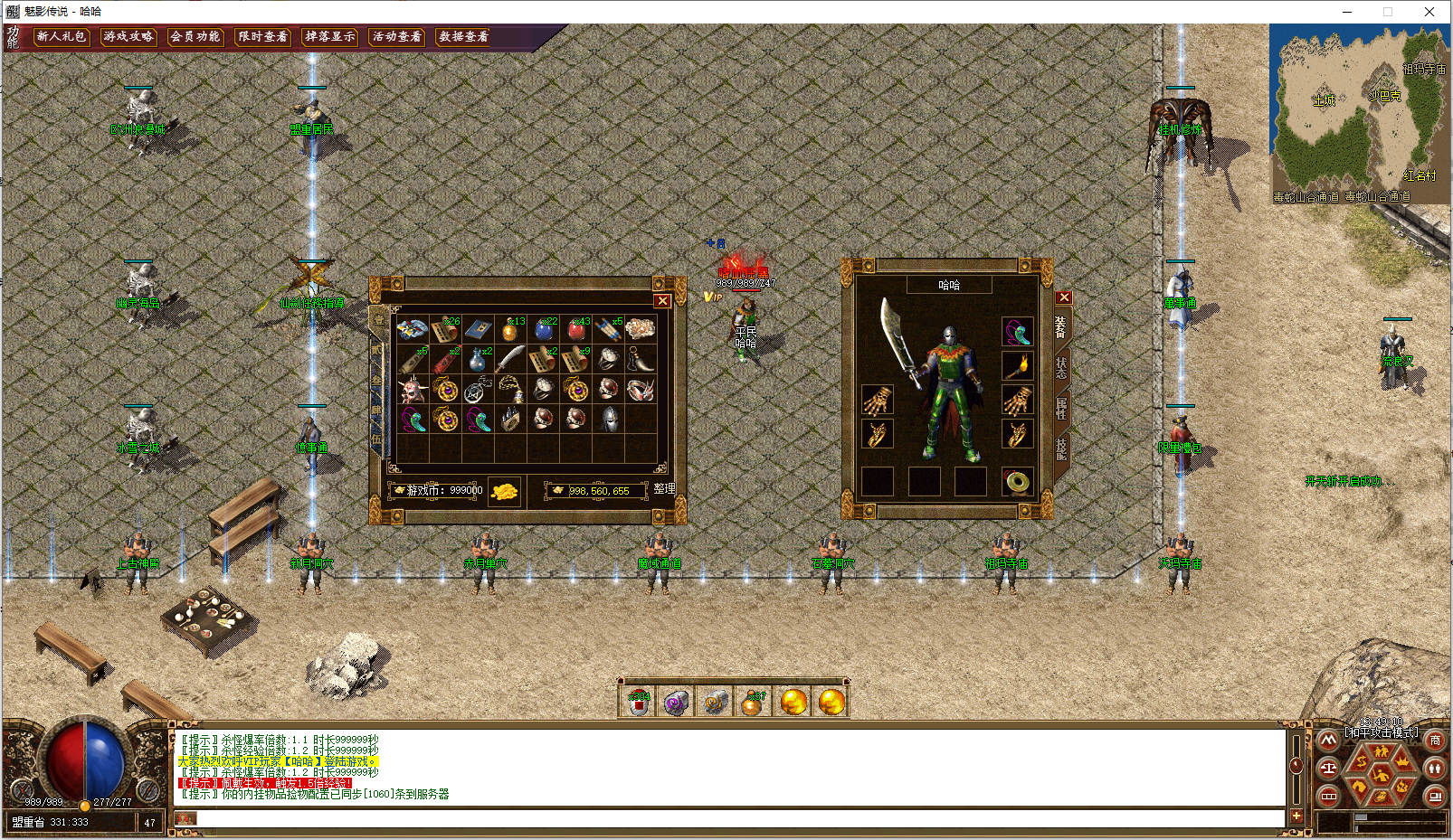This screenshot has width=1453, height=840.
Task: Show the 掉落显示 drop display menu
Action: tap(330, 37)
